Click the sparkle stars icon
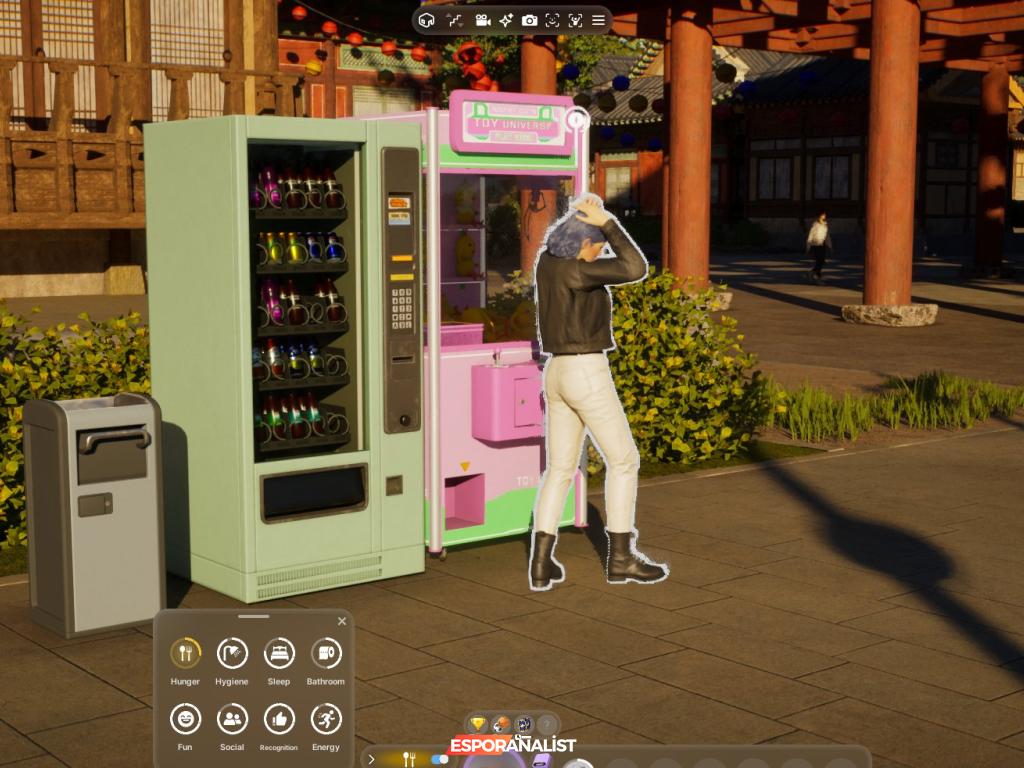Image resolution: width=1024 pixels, height=768 pixels. pyautogui.click(x=506, y=20)
